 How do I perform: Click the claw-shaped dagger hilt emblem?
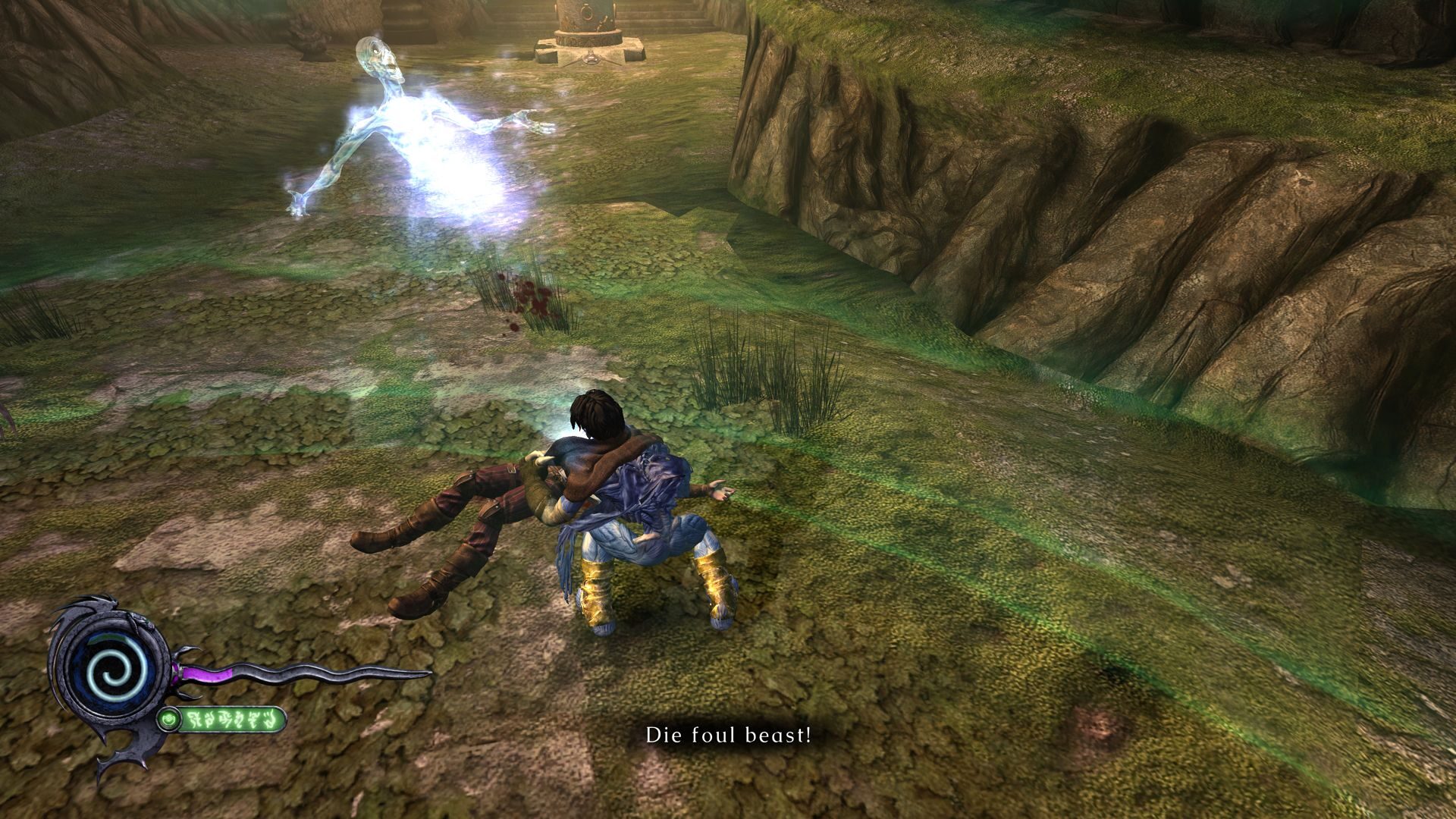point(182,670)
